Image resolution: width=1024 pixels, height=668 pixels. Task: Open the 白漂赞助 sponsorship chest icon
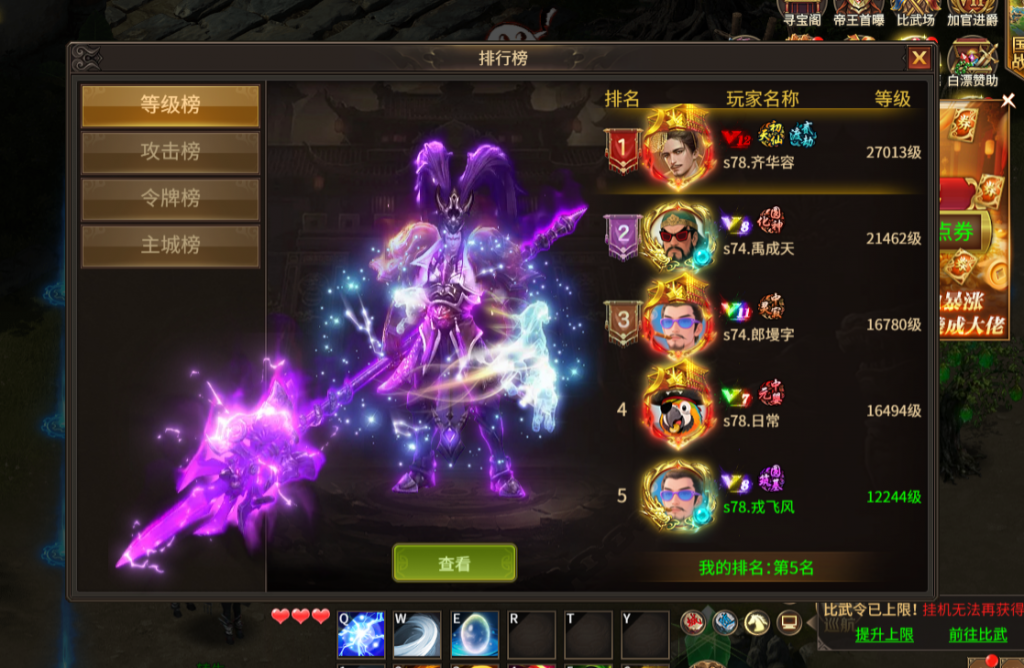[x=972, y=62]
